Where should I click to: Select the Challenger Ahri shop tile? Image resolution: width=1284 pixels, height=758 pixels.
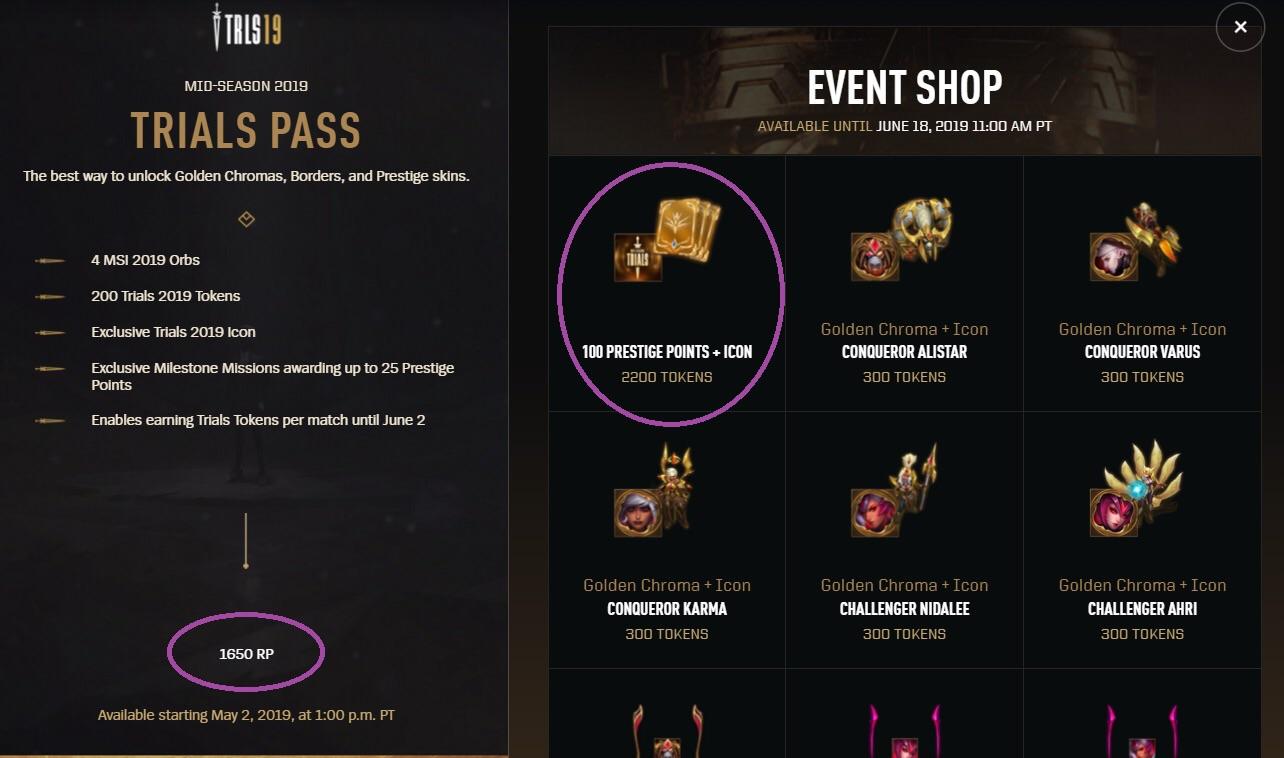1141,539
